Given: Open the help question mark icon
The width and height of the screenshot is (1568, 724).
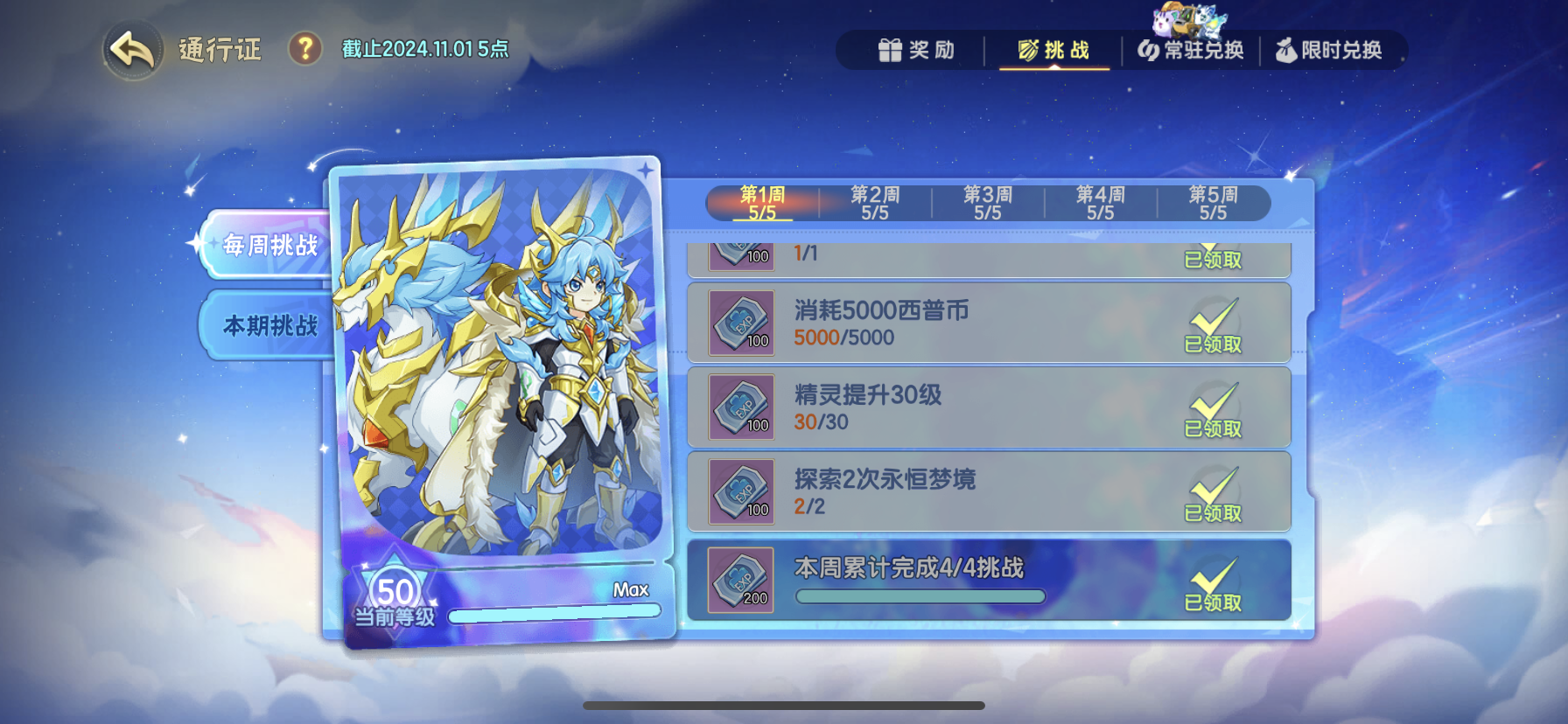Looking at the screenshot, I should (302, 50).
